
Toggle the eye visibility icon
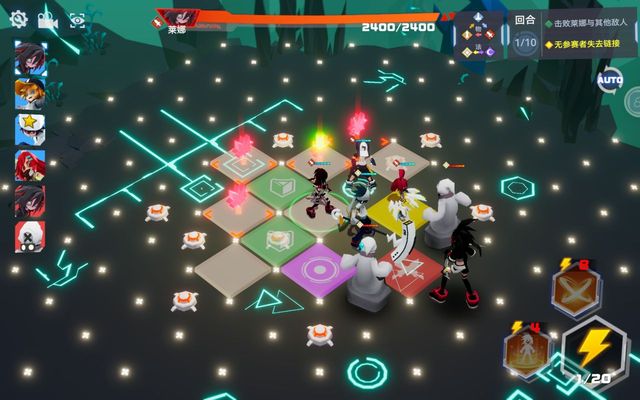(77, 19)
